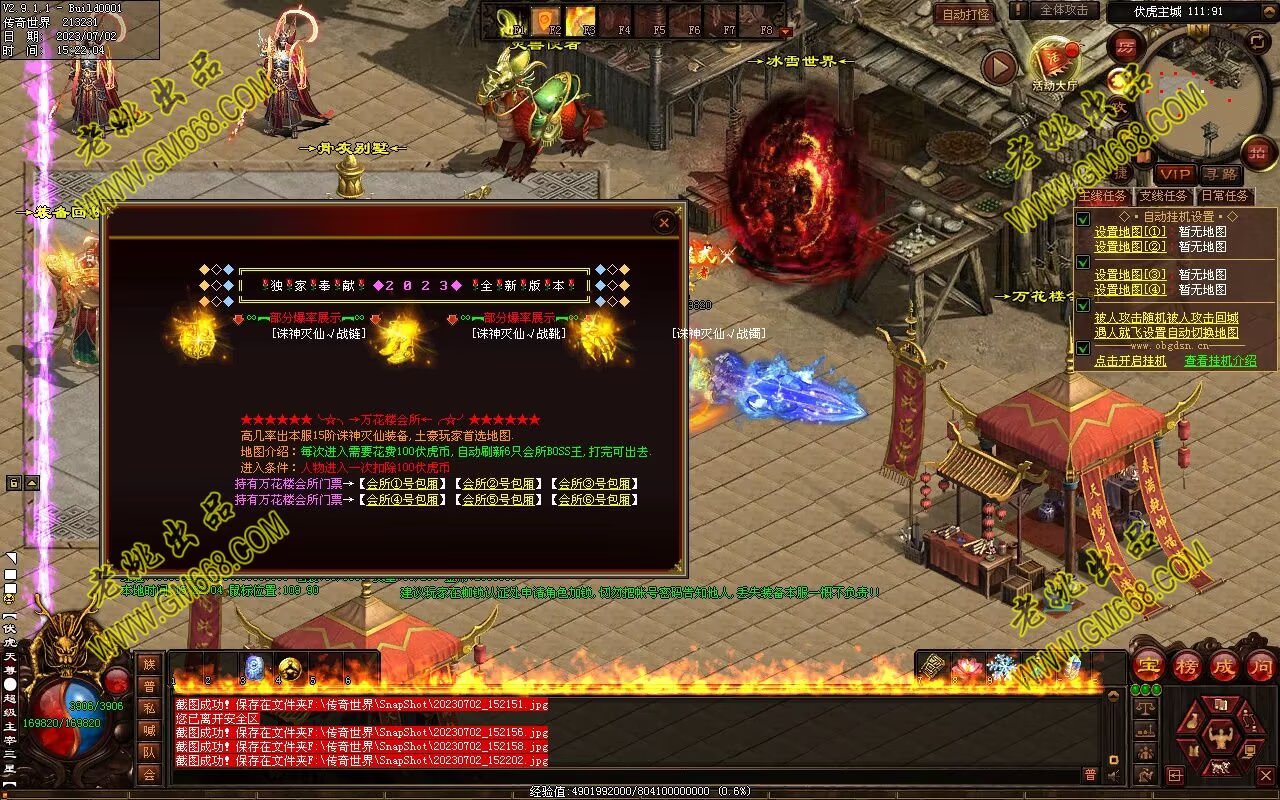Select the 私 private chat channel

pyautogui.click(x=149, y=708)
